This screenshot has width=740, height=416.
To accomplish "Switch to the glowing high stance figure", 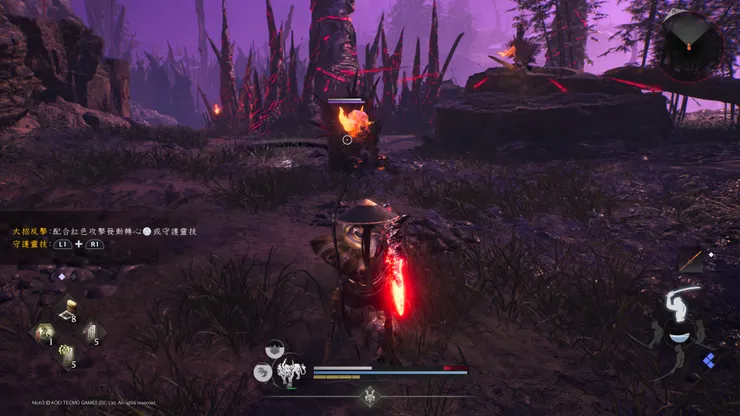I will 679,301.
